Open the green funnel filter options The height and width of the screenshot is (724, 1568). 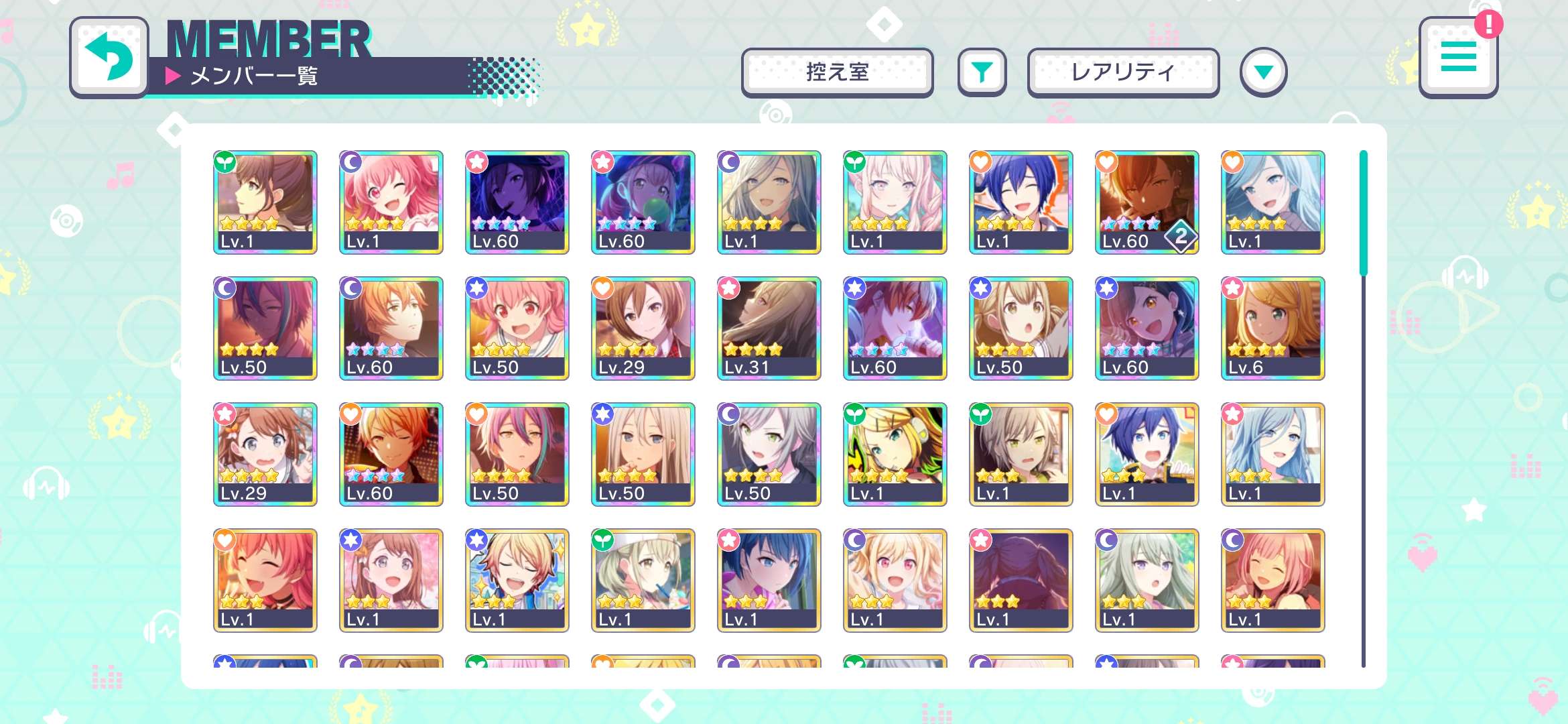(982, 72)
